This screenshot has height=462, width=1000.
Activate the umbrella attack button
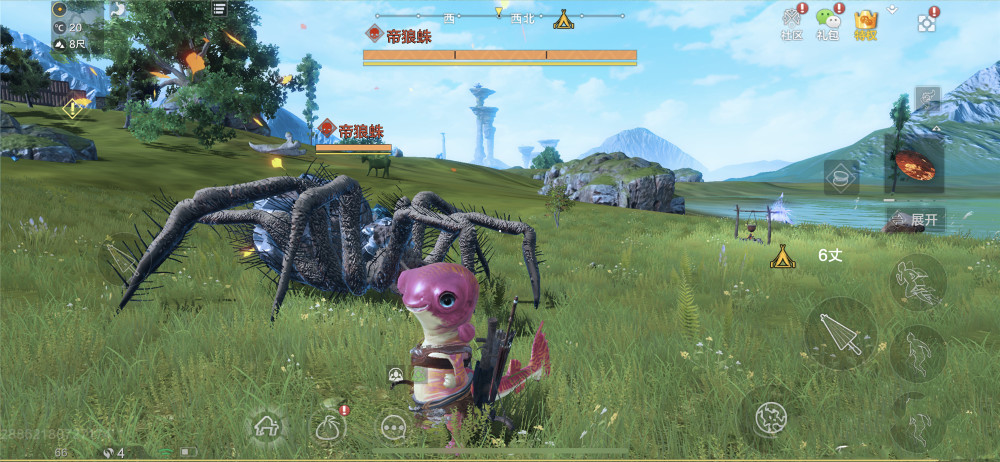(x=840, y=333)
